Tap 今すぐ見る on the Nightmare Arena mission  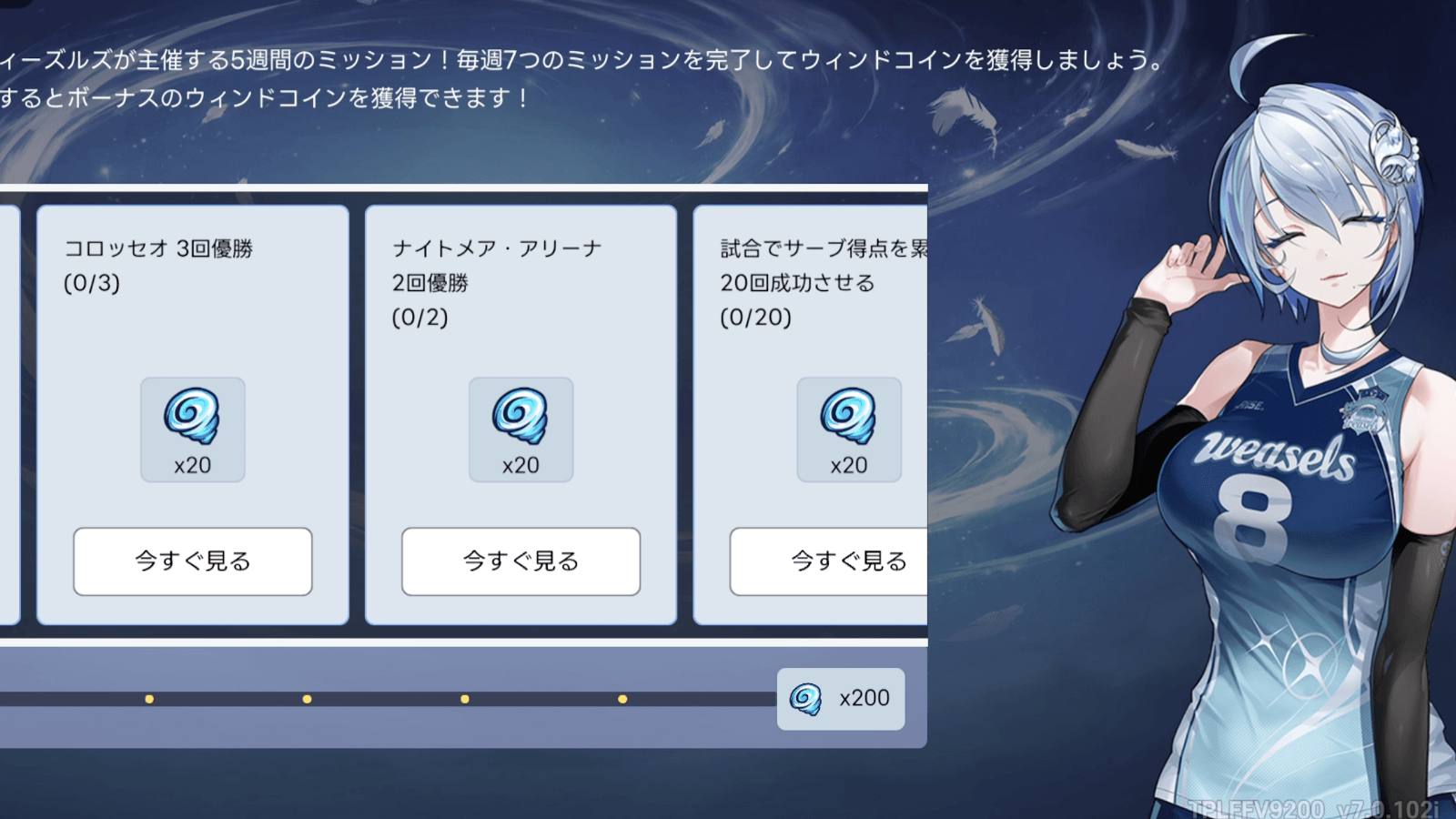tap(520, 562)
